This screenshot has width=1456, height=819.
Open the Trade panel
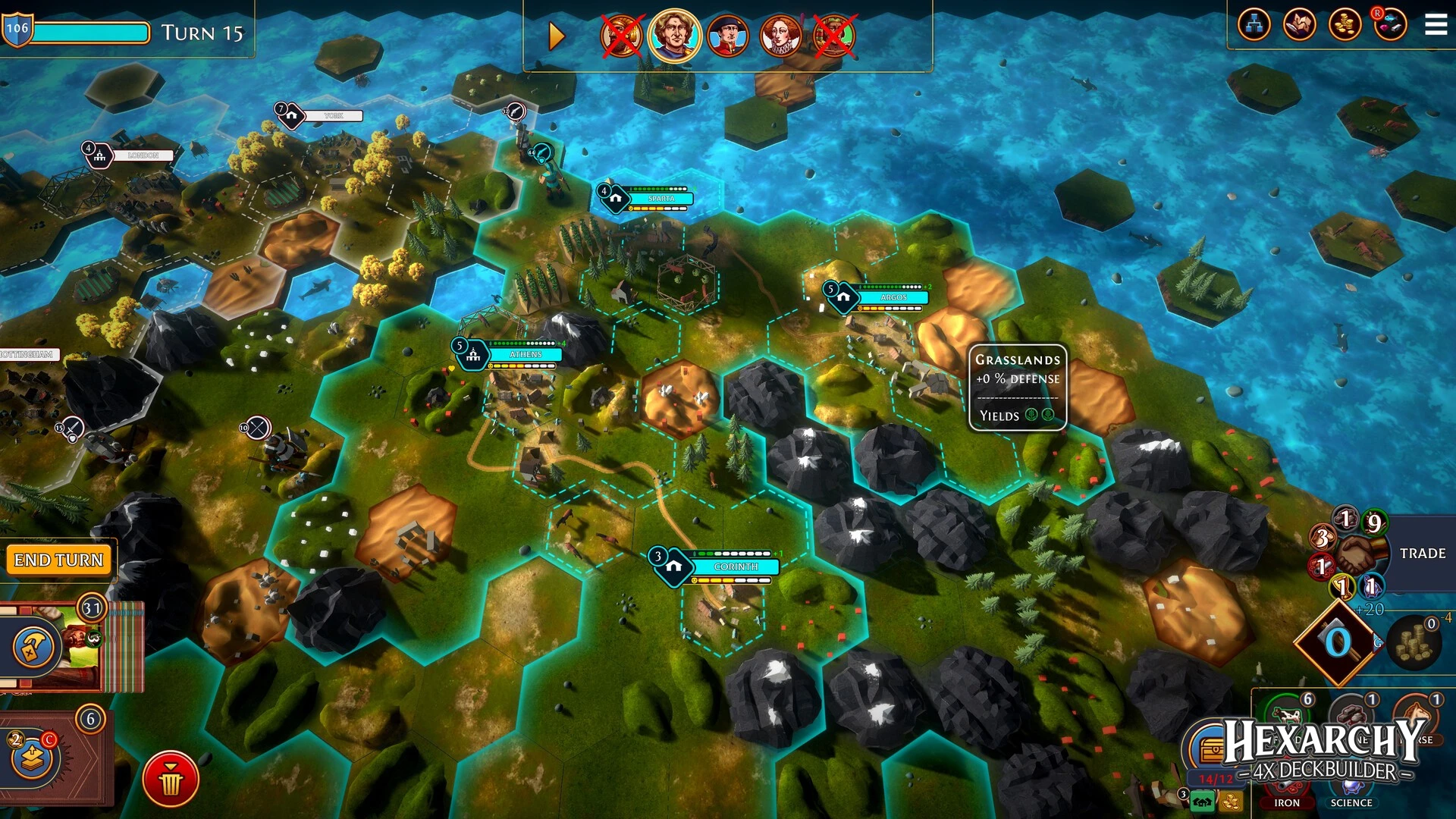point(1422,554)
